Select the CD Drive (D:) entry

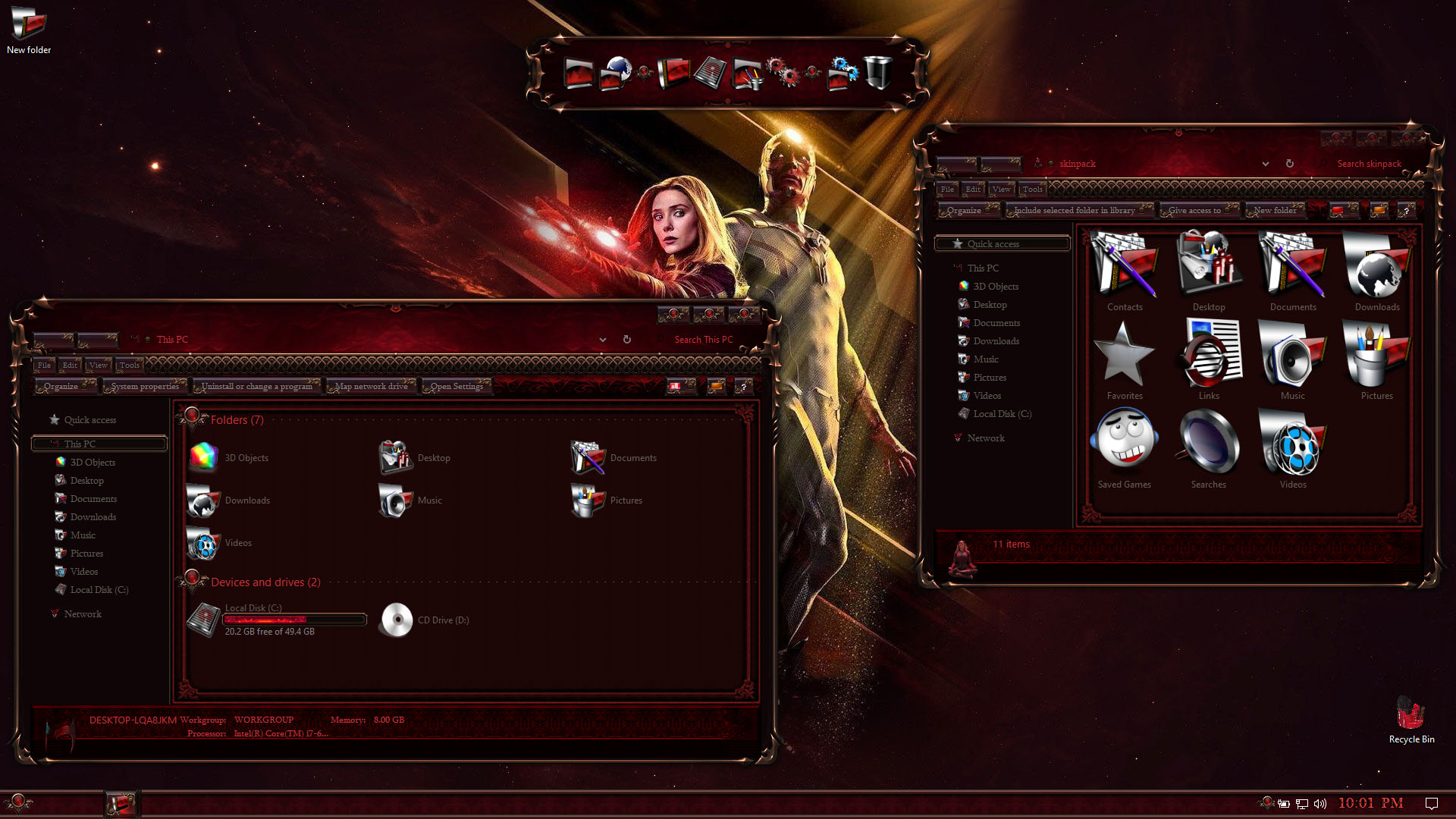coord(425,620)
